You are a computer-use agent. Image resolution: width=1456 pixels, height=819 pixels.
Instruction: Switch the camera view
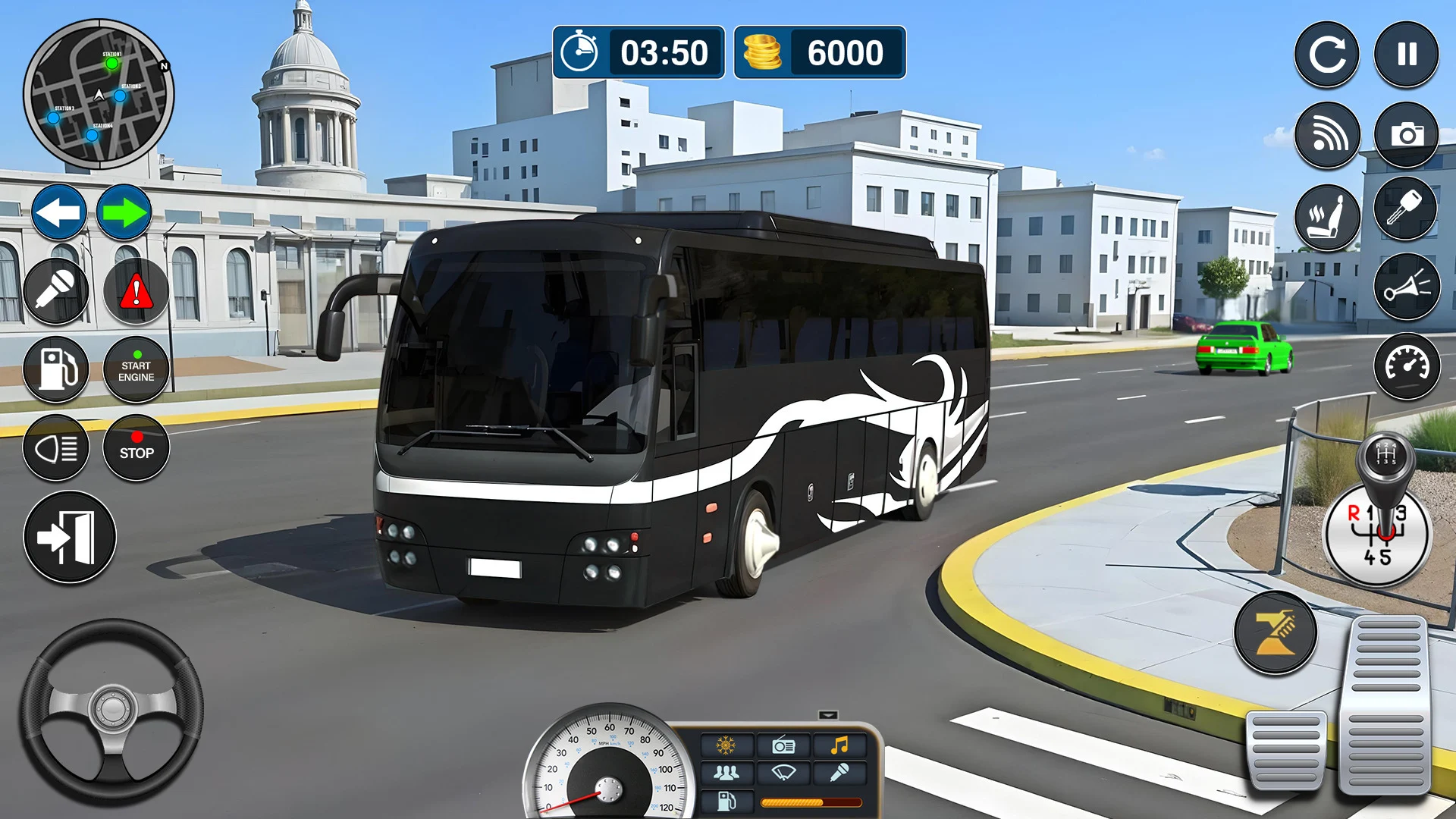click(x=1407, y=134)
